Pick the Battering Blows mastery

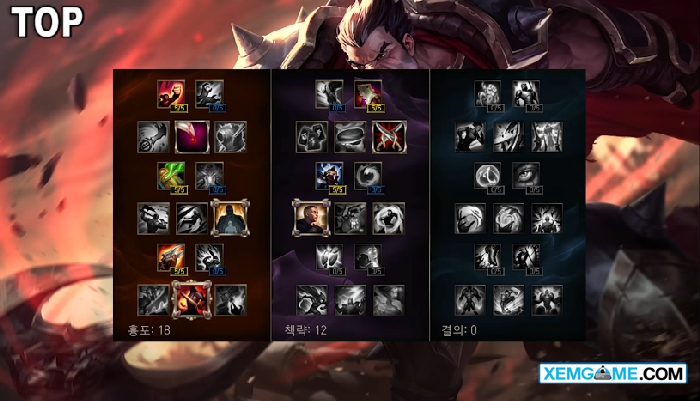point(171,258)
